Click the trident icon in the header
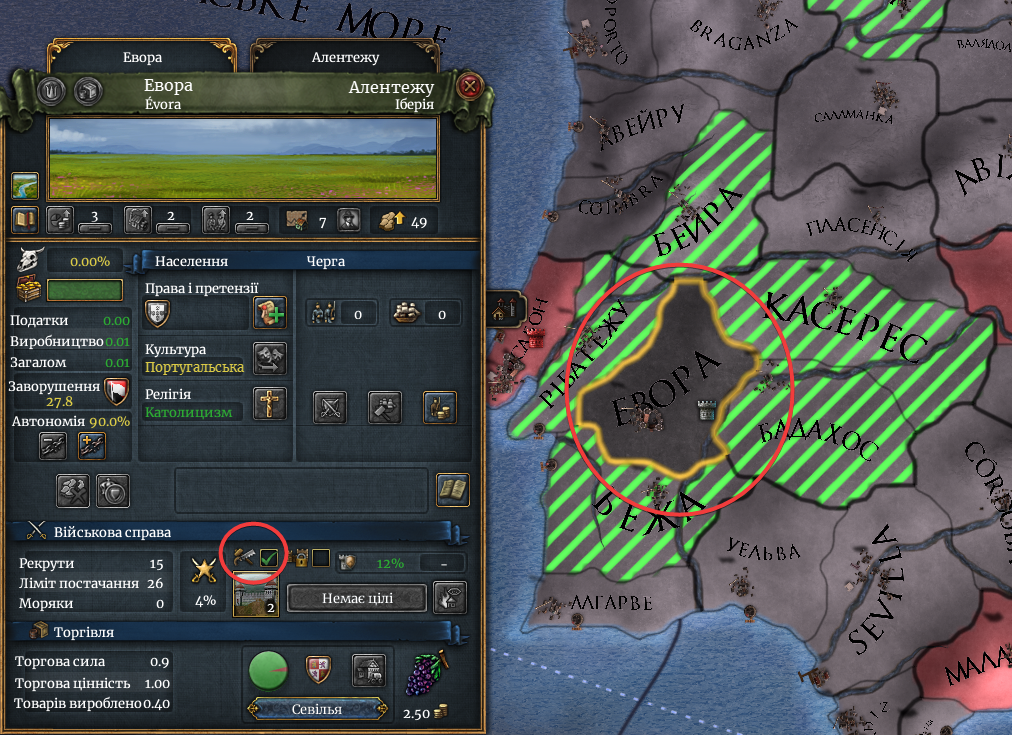The image size is (1012, 735). point(51,89)
